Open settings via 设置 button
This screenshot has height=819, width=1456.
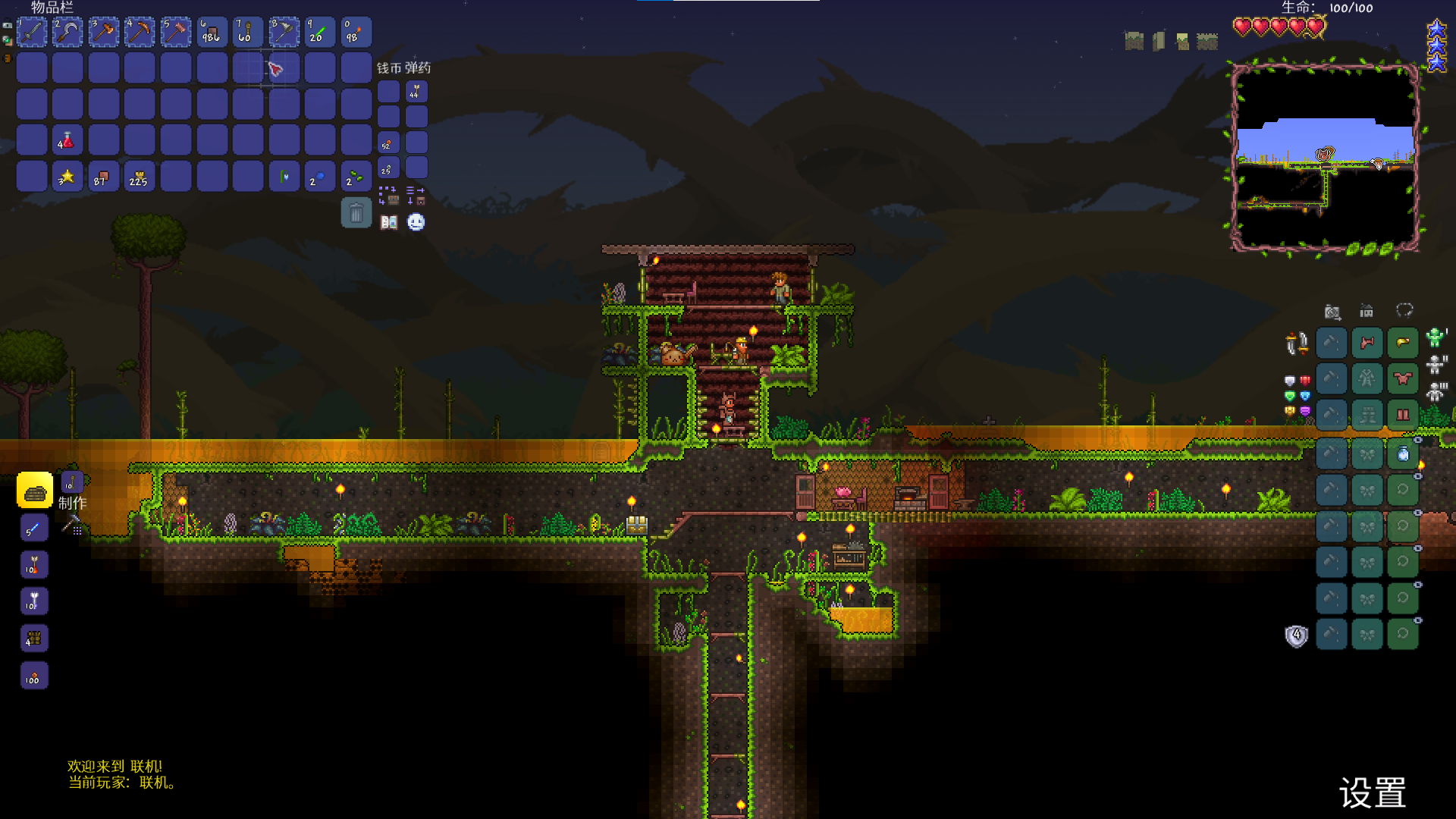click(1373, 793)
